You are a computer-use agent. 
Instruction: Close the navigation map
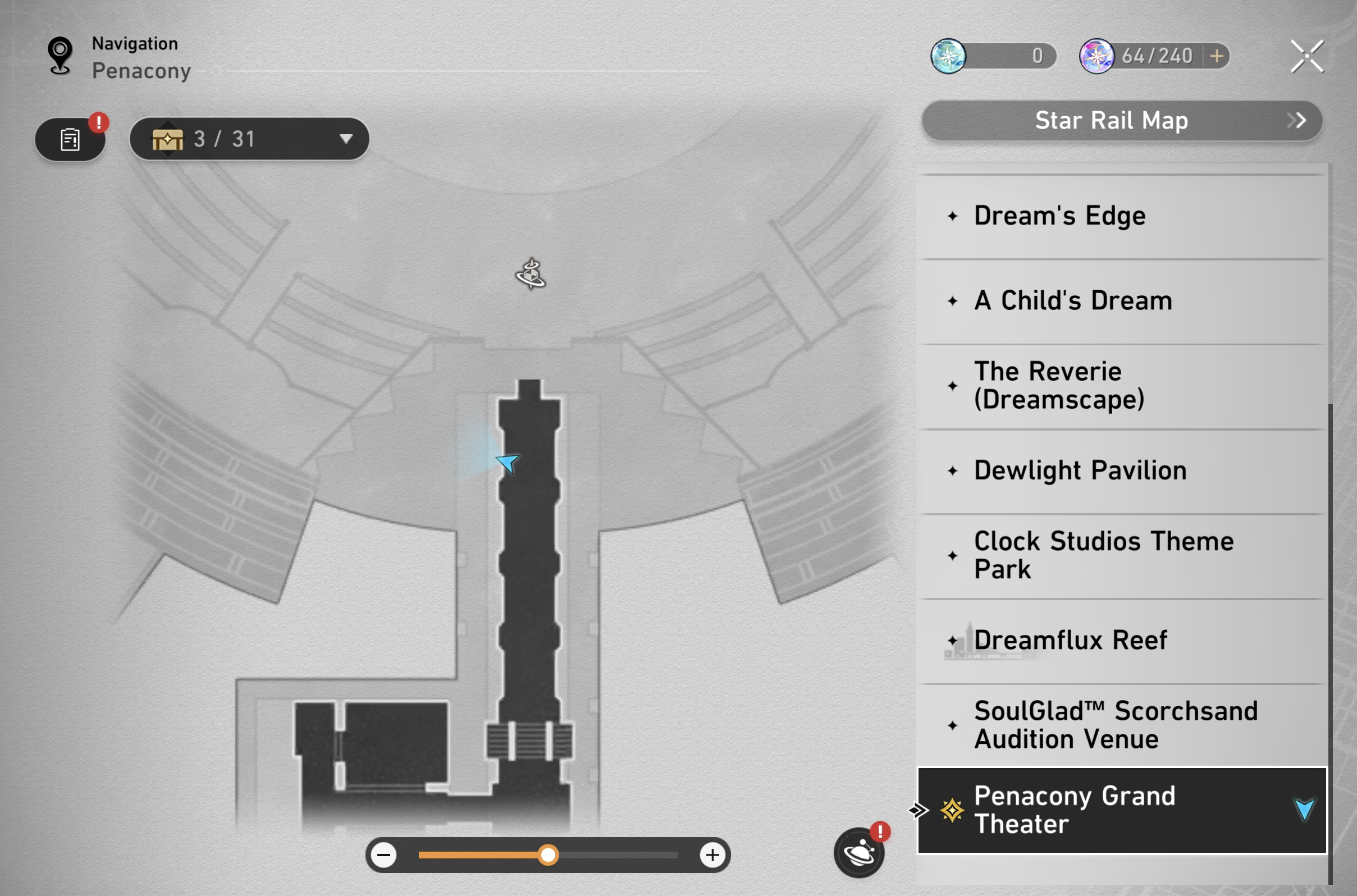point(1306,56)
